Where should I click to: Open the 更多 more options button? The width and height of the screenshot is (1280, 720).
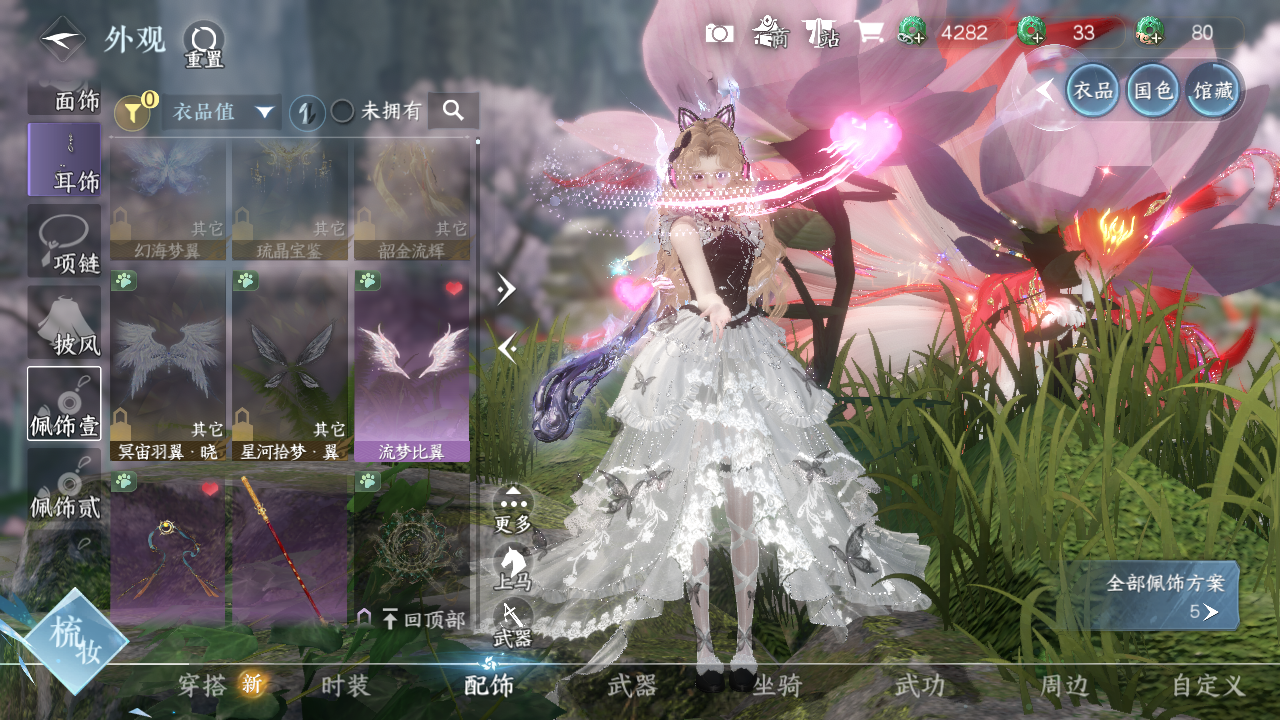click(513, 505)
